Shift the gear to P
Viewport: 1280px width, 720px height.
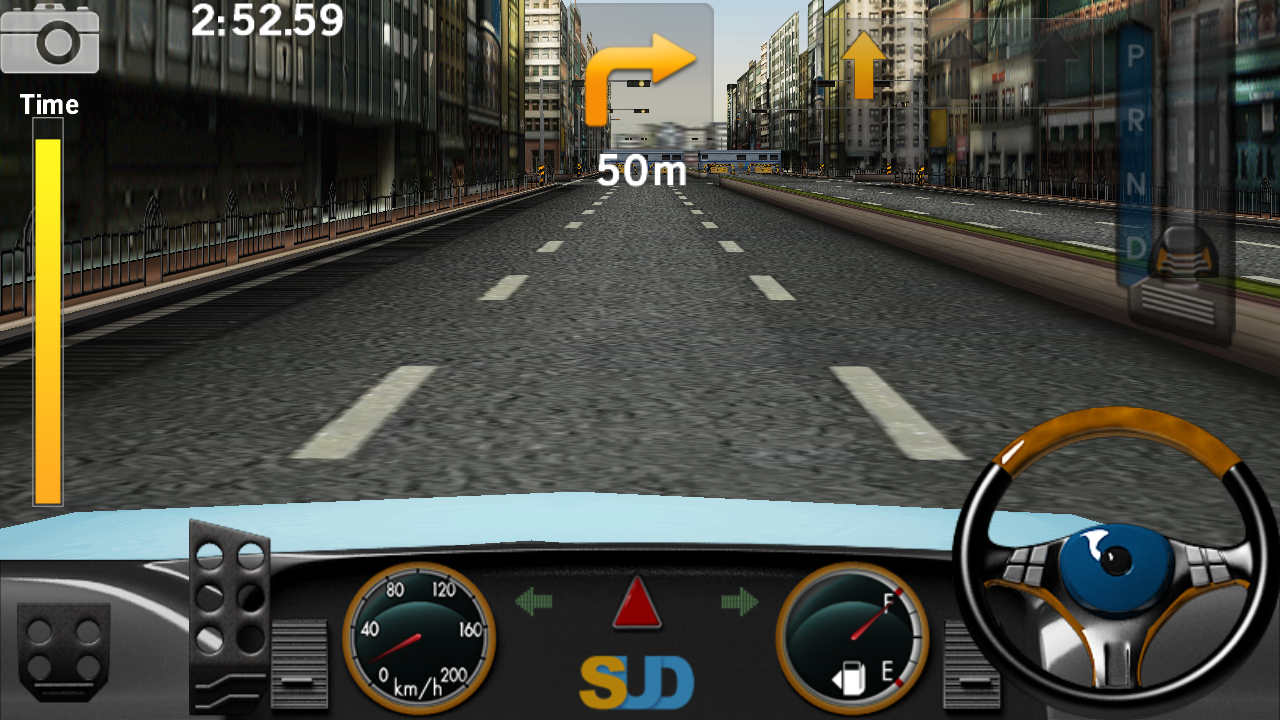(1135, 55)
